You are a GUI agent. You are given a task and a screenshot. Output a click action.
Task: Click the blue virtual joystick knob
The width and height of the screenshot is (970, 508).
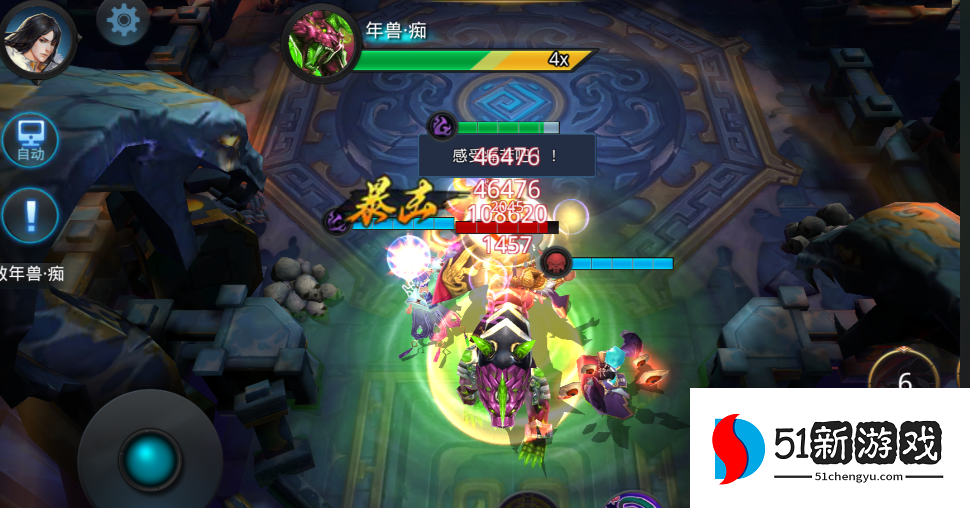tap(150, 460)
